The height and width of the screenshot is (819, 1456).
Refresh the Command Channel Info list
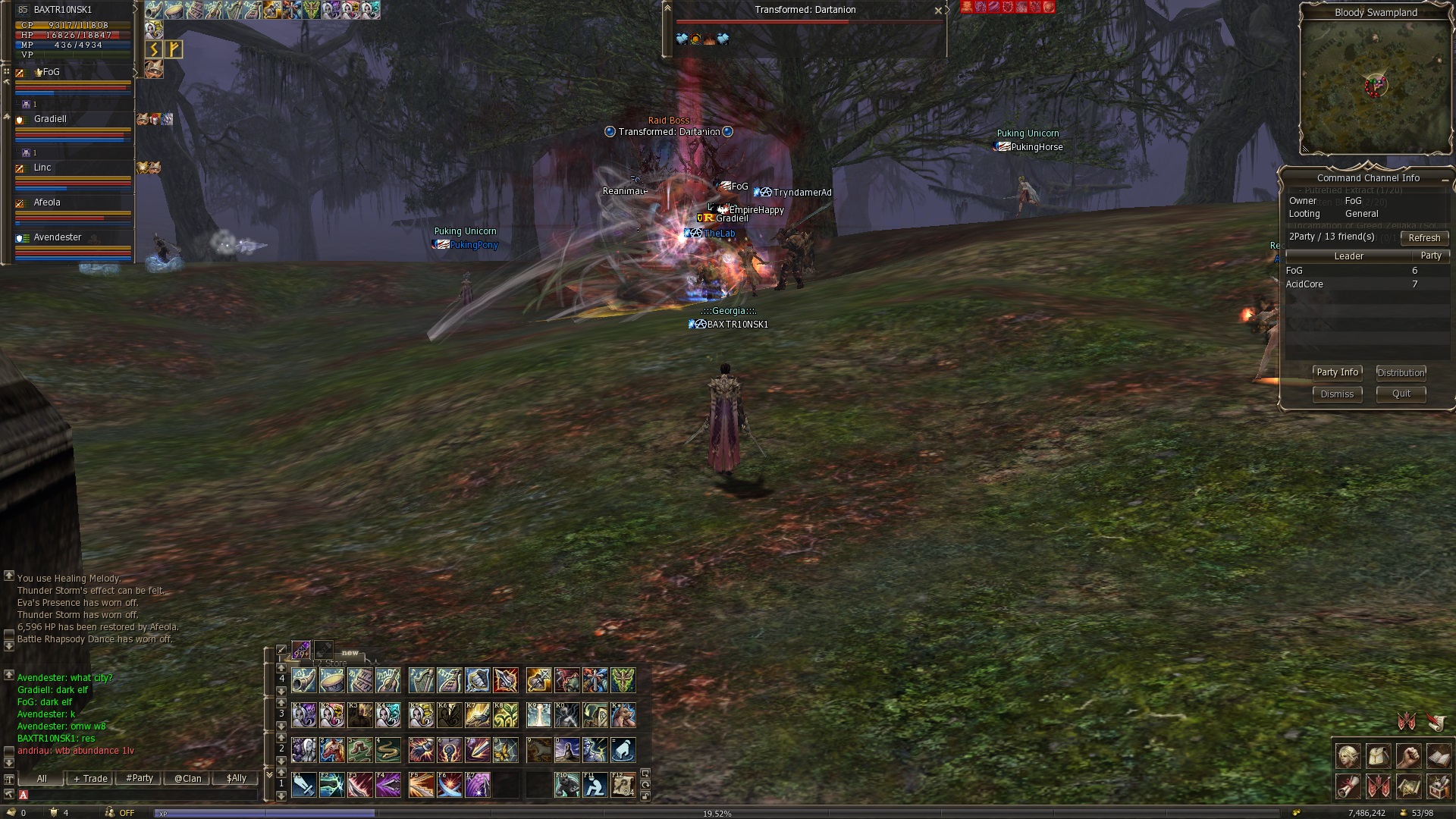pyautogui.click(x=1423, y=238)
